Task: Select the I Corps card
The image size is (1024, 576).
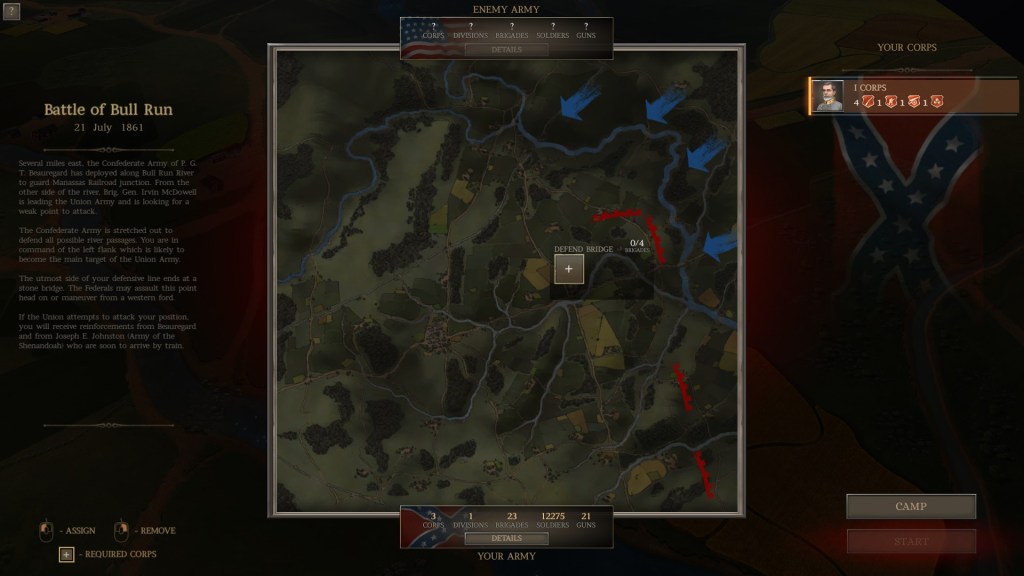Action: tap(914, 96)
